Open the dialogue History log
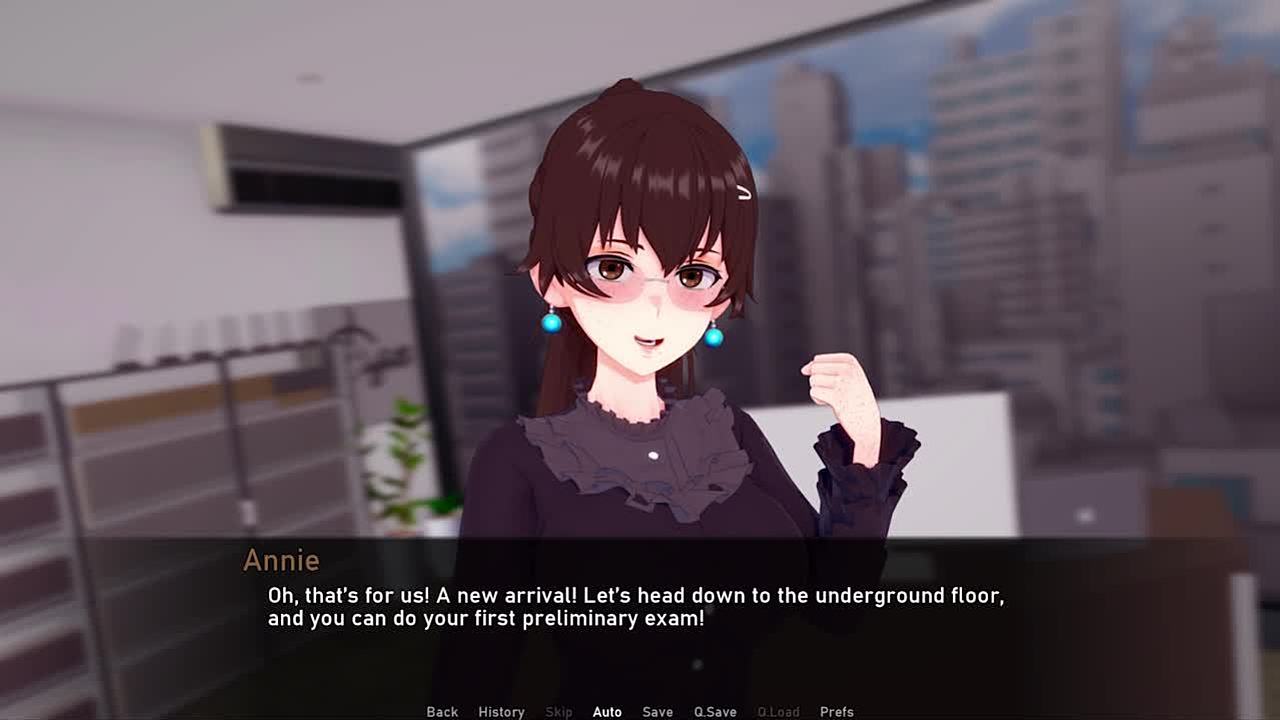The image size is (1280, 720). click(501, 712)
